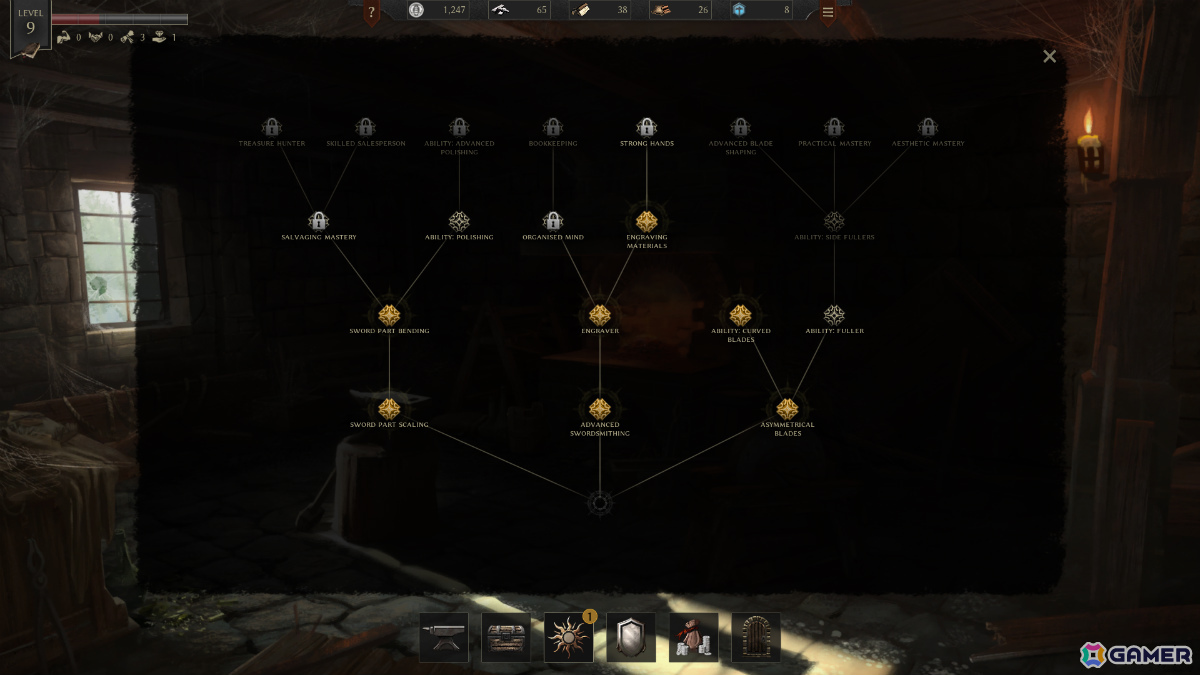Unlock the Ability: Polishing node
The height and width of the screenshot is (675, 1200).
click(x=459, y=221)
